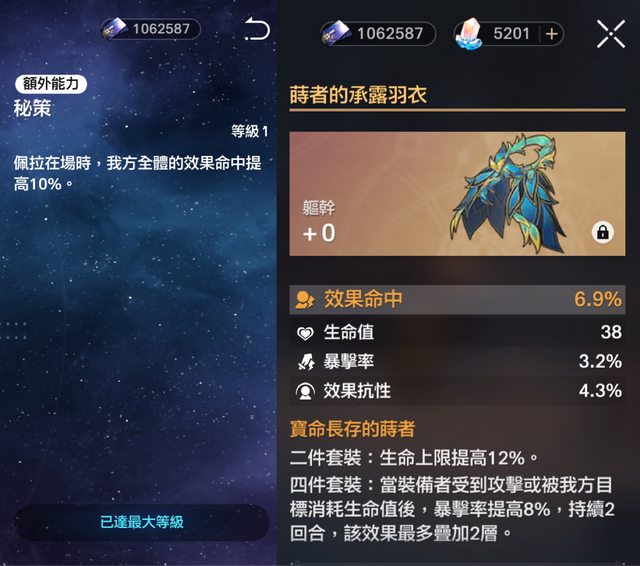Close the relic detail panel
This screenshot has height=566, width=640.
[610, 33]
